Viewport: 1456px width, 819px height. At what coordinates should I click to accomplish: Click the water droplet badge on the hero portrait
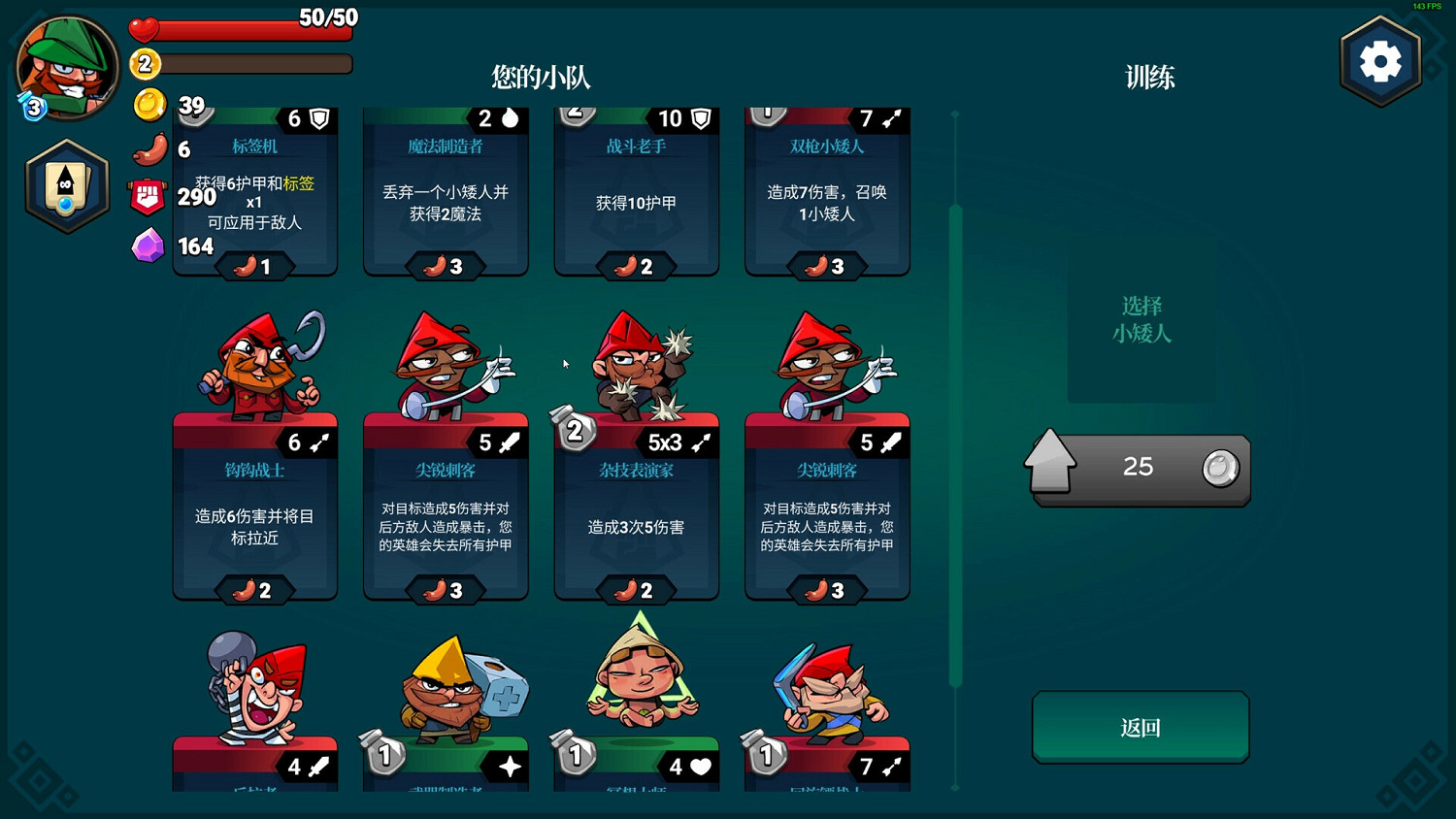coord(32,108)
